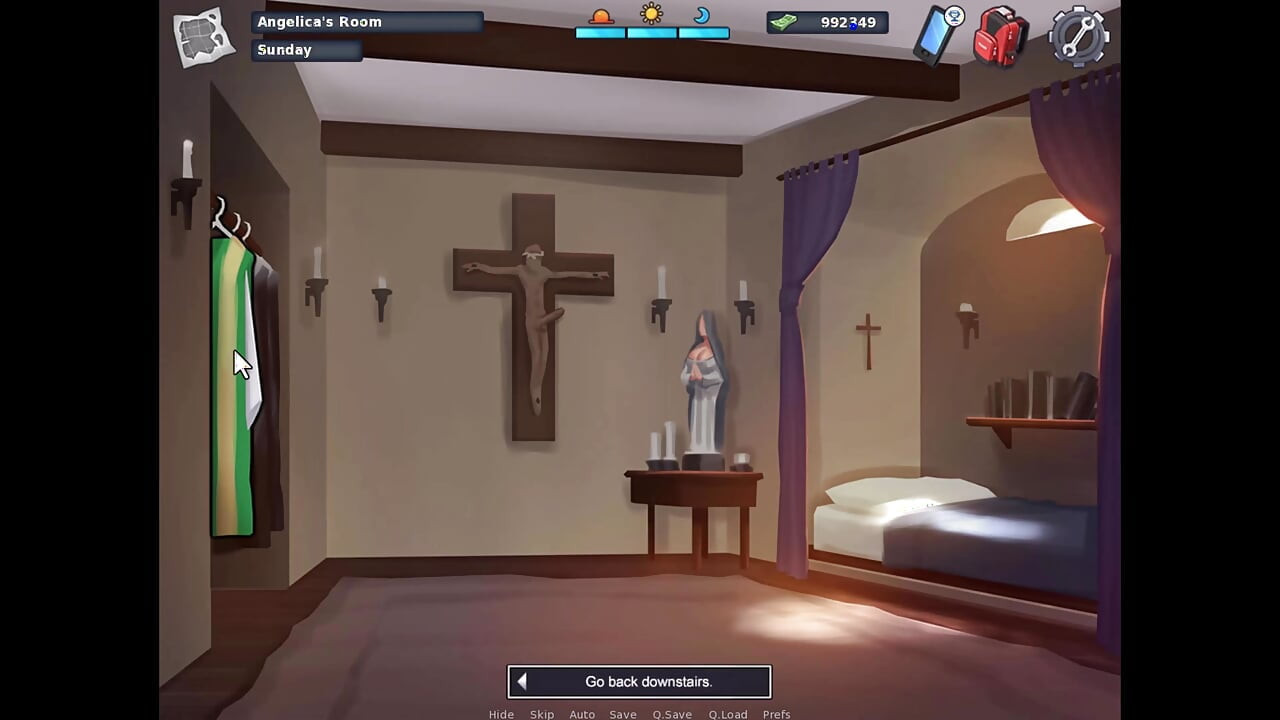1280x720 pixels.
Task: Select the night moon time icon
Action: 703,17
